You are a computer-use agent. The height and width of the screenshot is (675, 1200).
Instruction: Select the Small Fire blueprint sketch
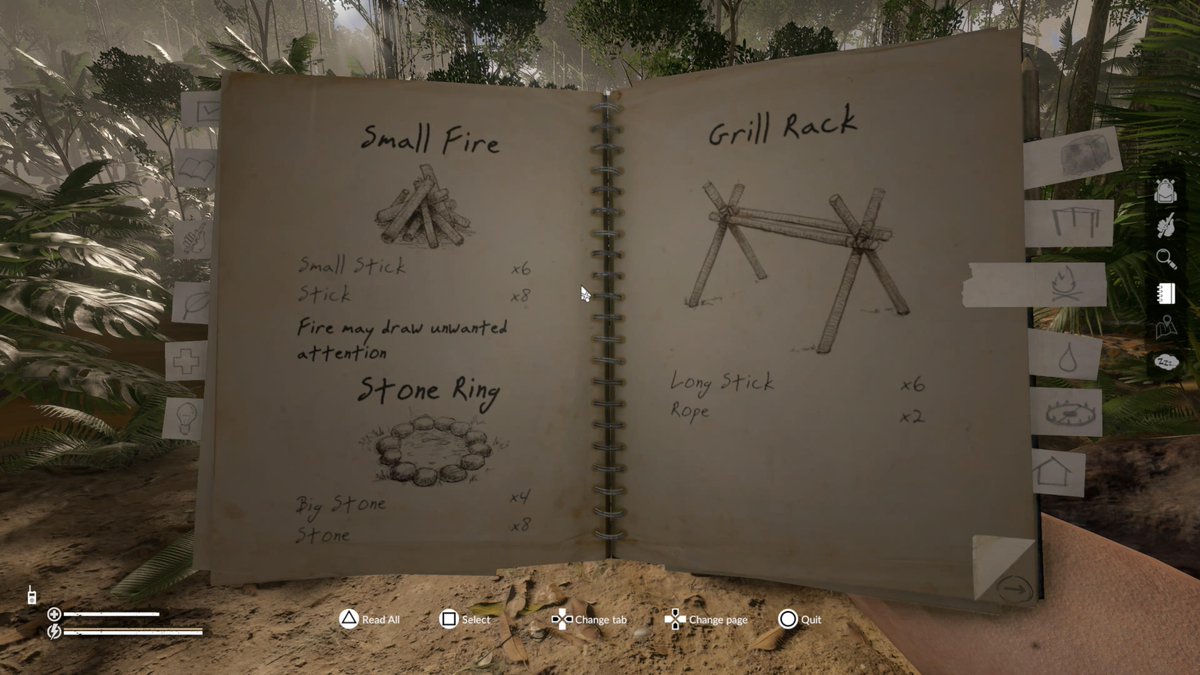pos(425,210)
